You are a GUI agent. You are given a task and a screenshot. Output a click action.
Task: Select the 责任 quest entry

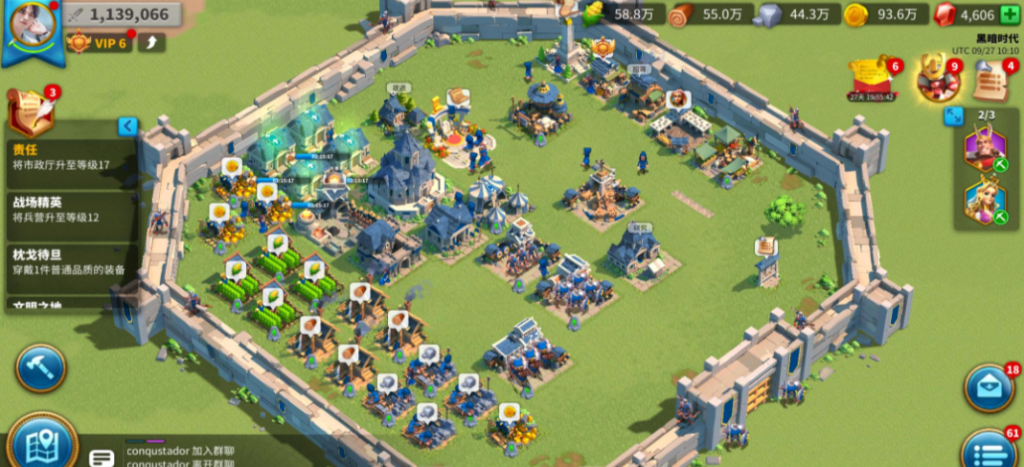70,157
